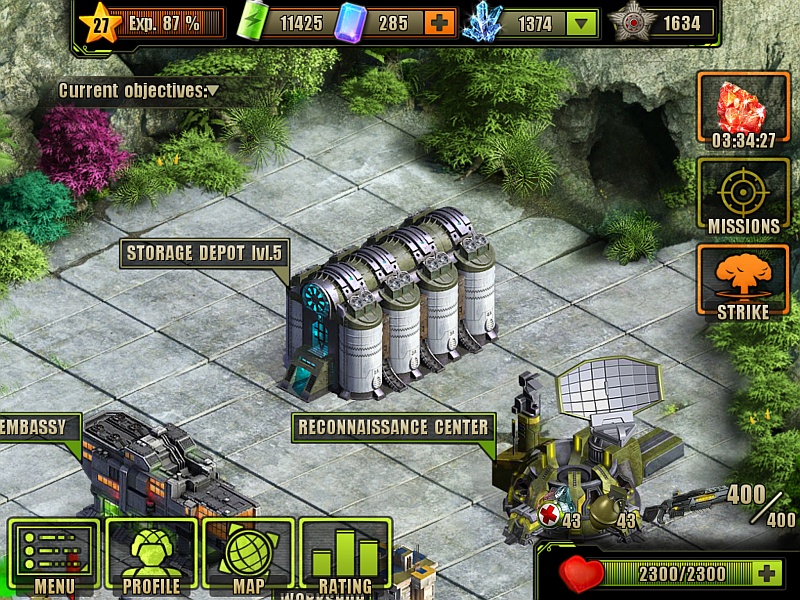Open the Menu button
The image size is (800, 600).
point(54,556)
